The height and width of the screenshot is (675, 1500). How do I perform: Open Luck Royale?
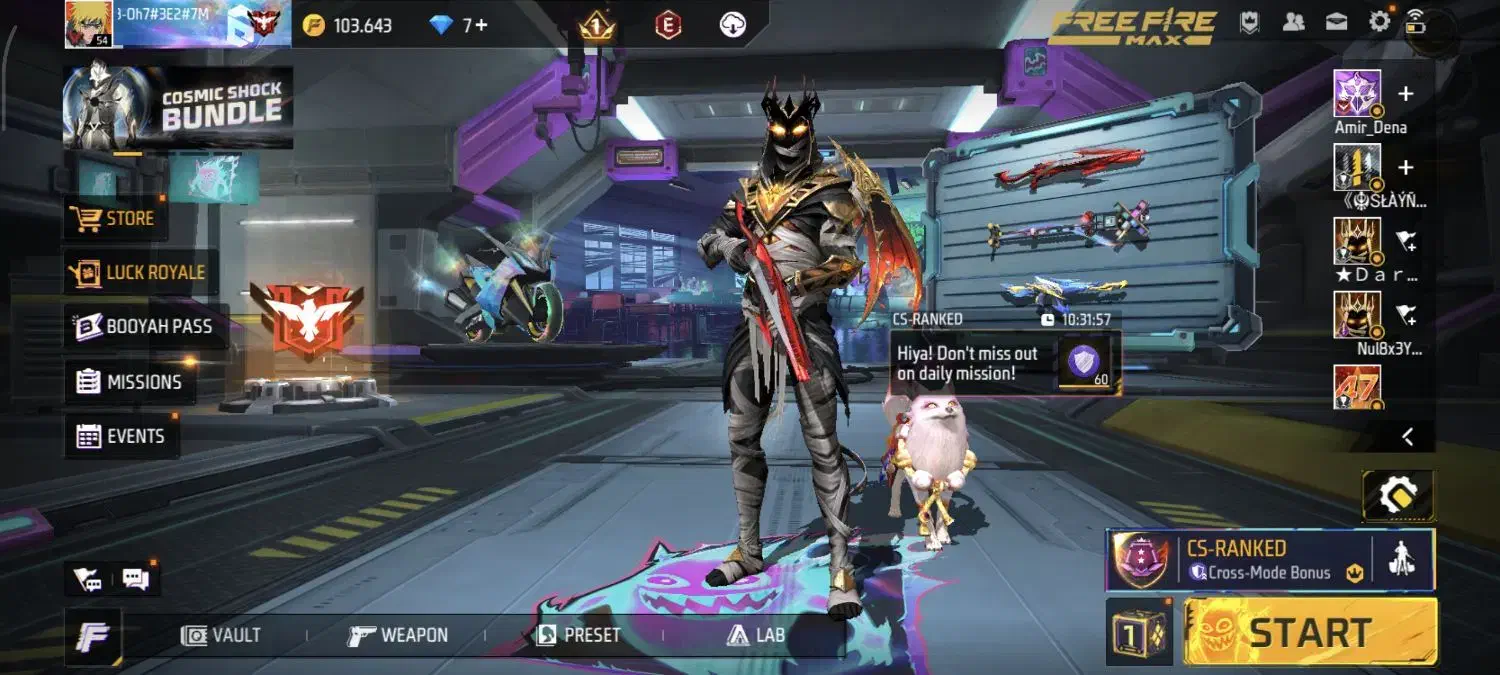[x=138, y=272]
